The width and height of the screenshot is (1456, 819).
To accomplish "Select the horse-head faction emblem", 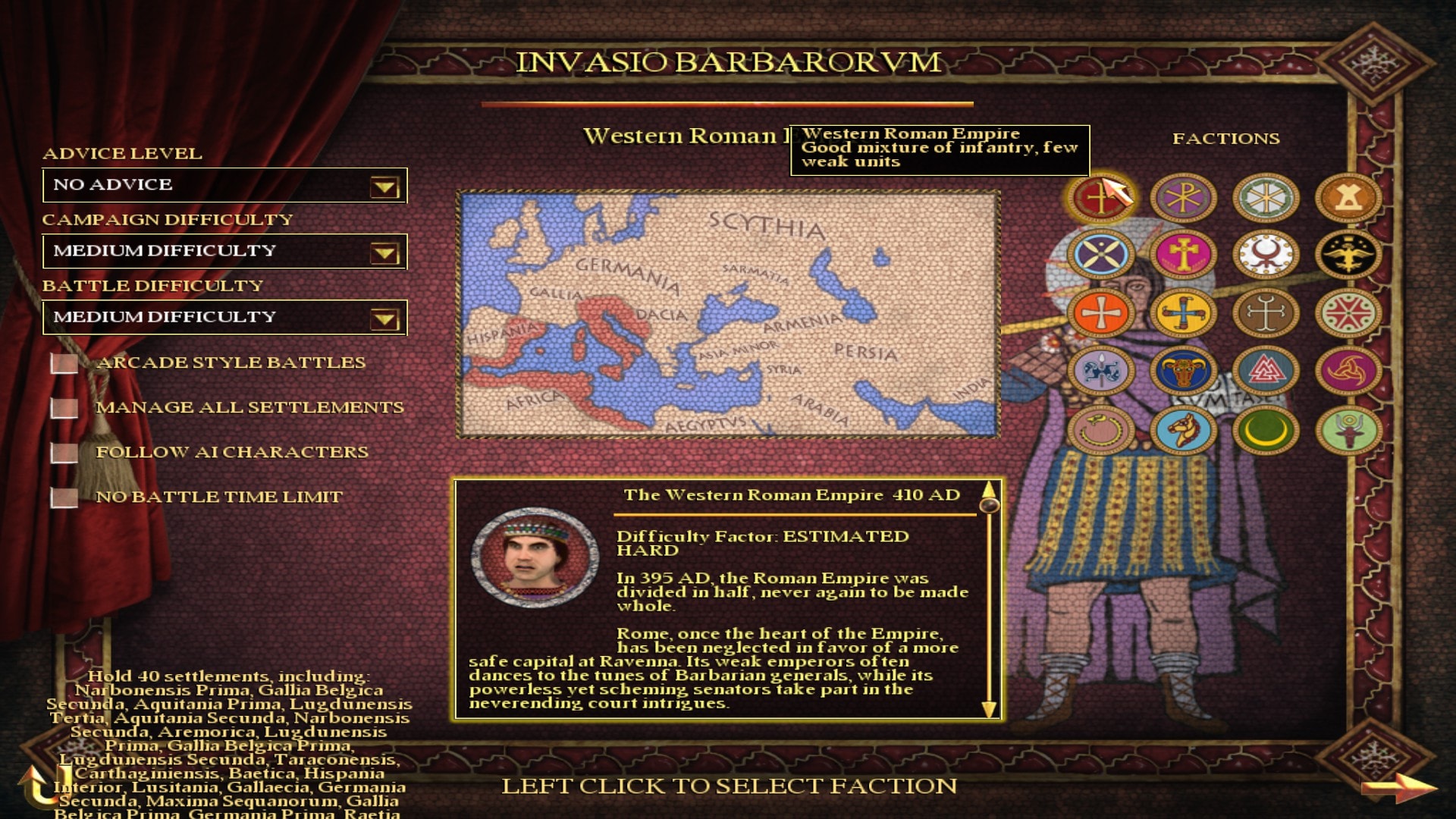I will tap(1183, 431).
